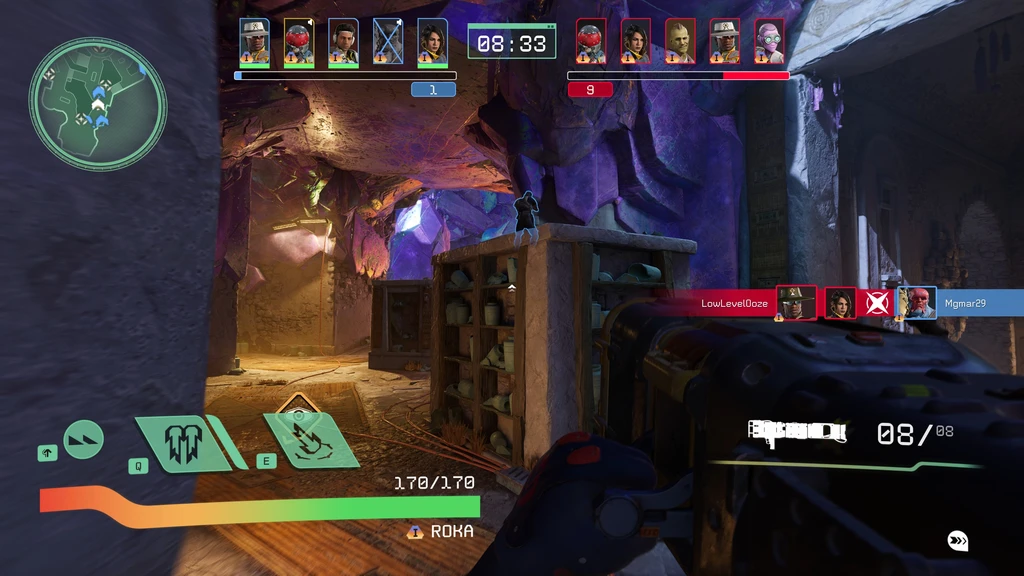Select the red team's red-helmet enemy portrait
The width and height of the screenshot is (1024, 576).
pyautogui.click(x=591, y=42)
